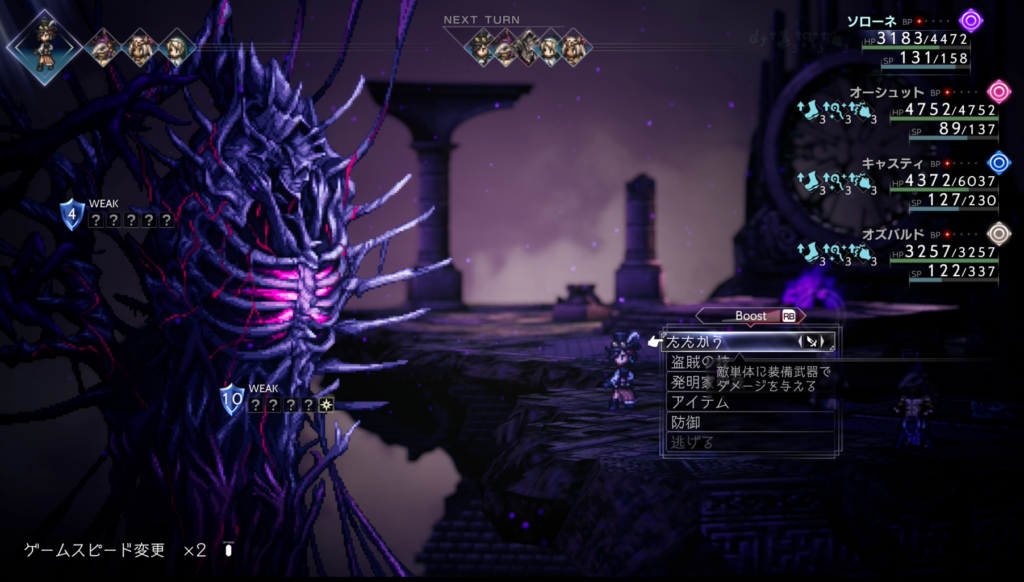1024x582 pixels.
Task: Switch attack weapon with left arrow
Action: point(800,342)
